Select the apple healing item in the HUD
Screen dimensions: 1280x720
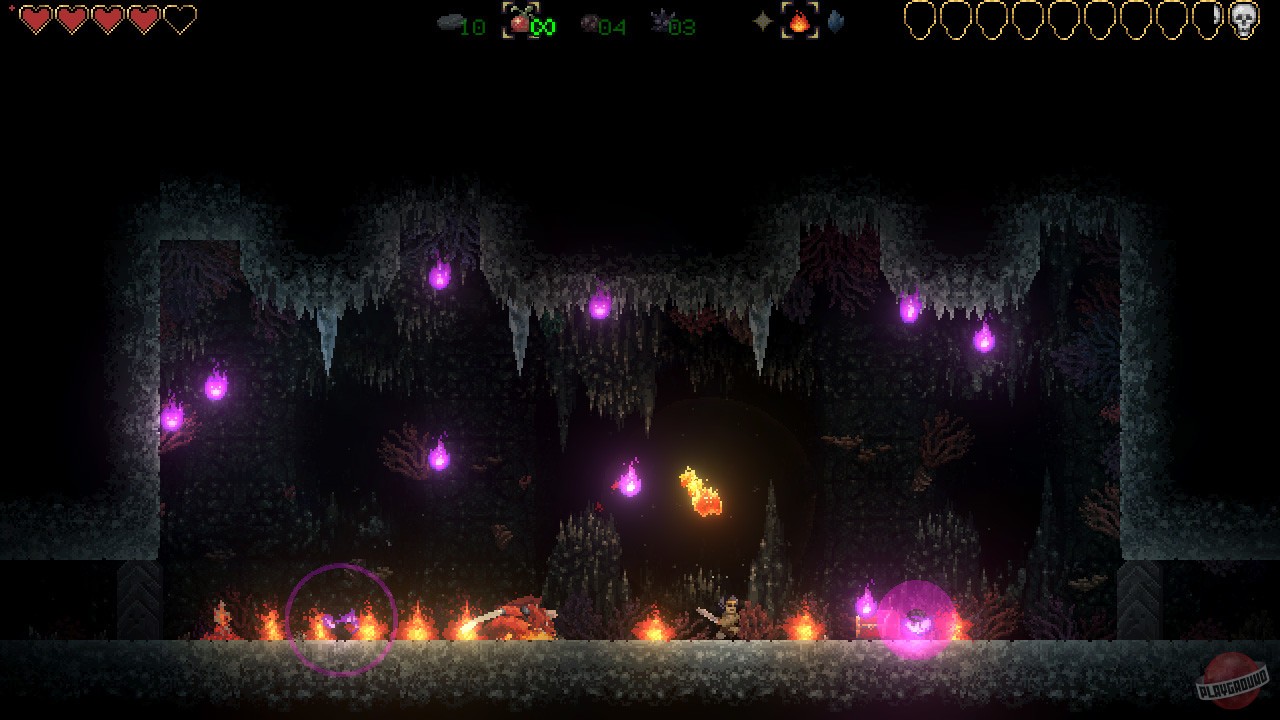(519, 23)
